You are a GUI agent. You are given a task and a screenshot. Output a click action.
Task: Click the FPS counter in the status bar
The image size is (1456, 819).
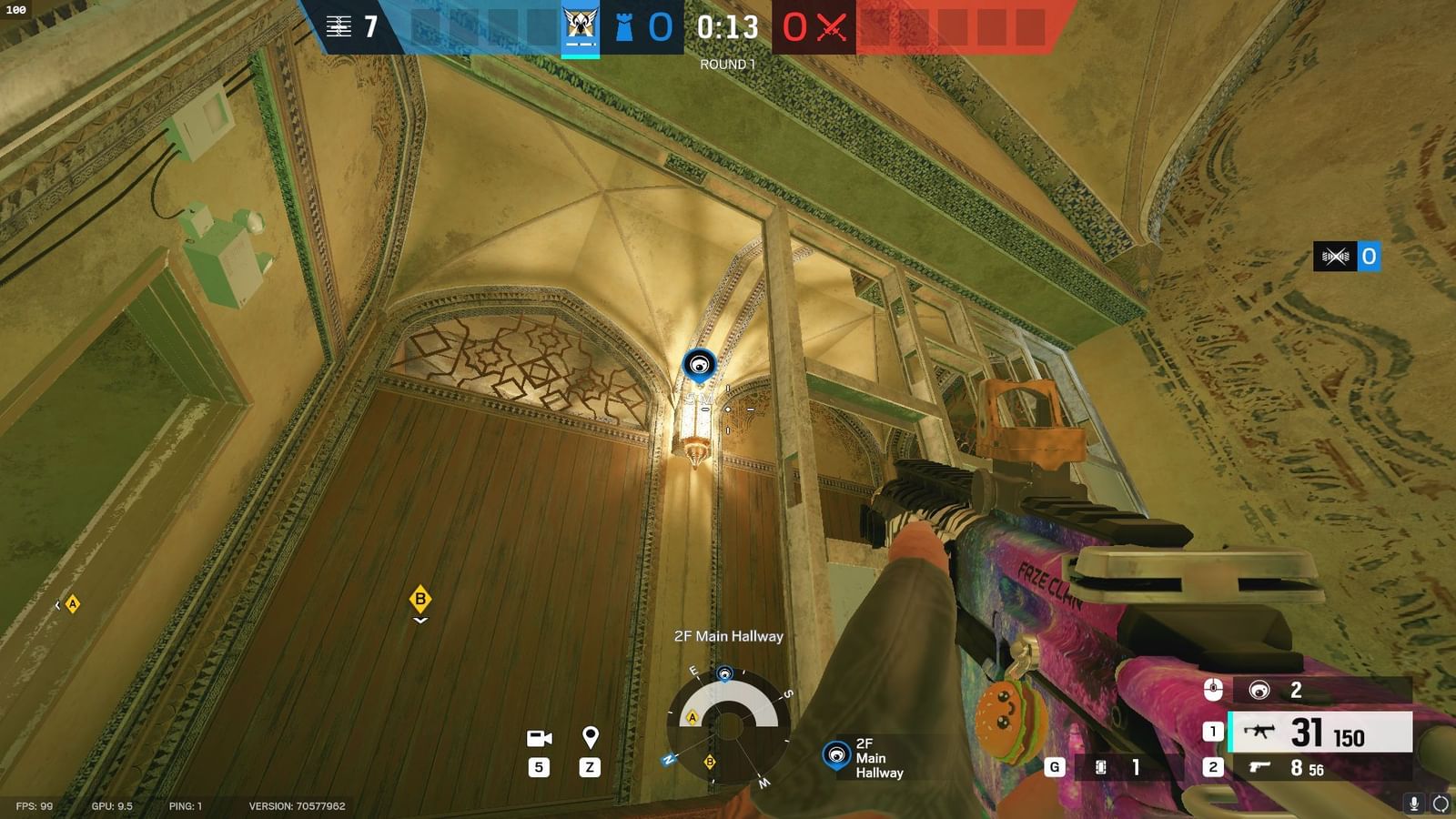pos(34,804)
